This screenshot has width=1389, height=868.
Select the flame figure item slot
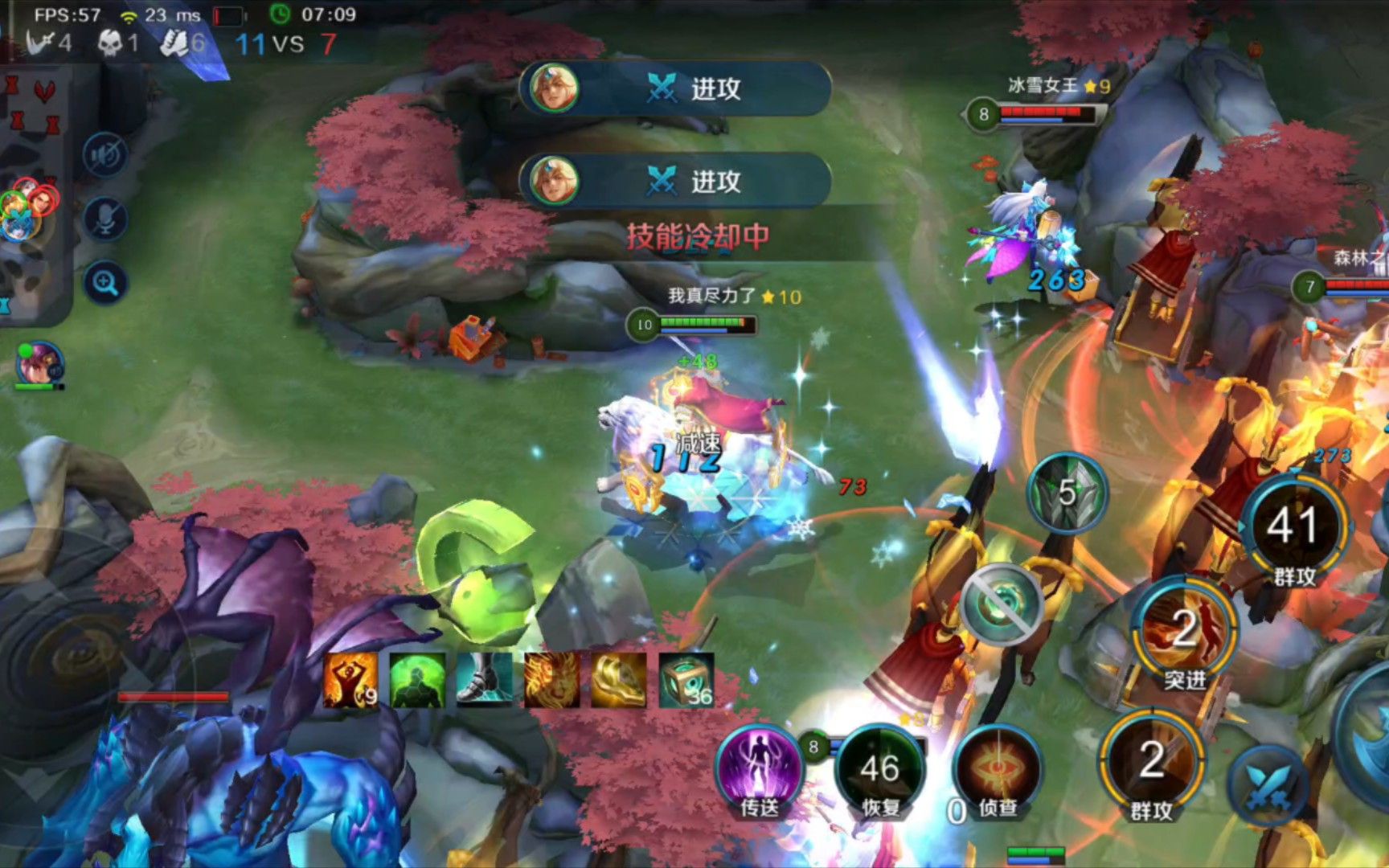[350, 680]
